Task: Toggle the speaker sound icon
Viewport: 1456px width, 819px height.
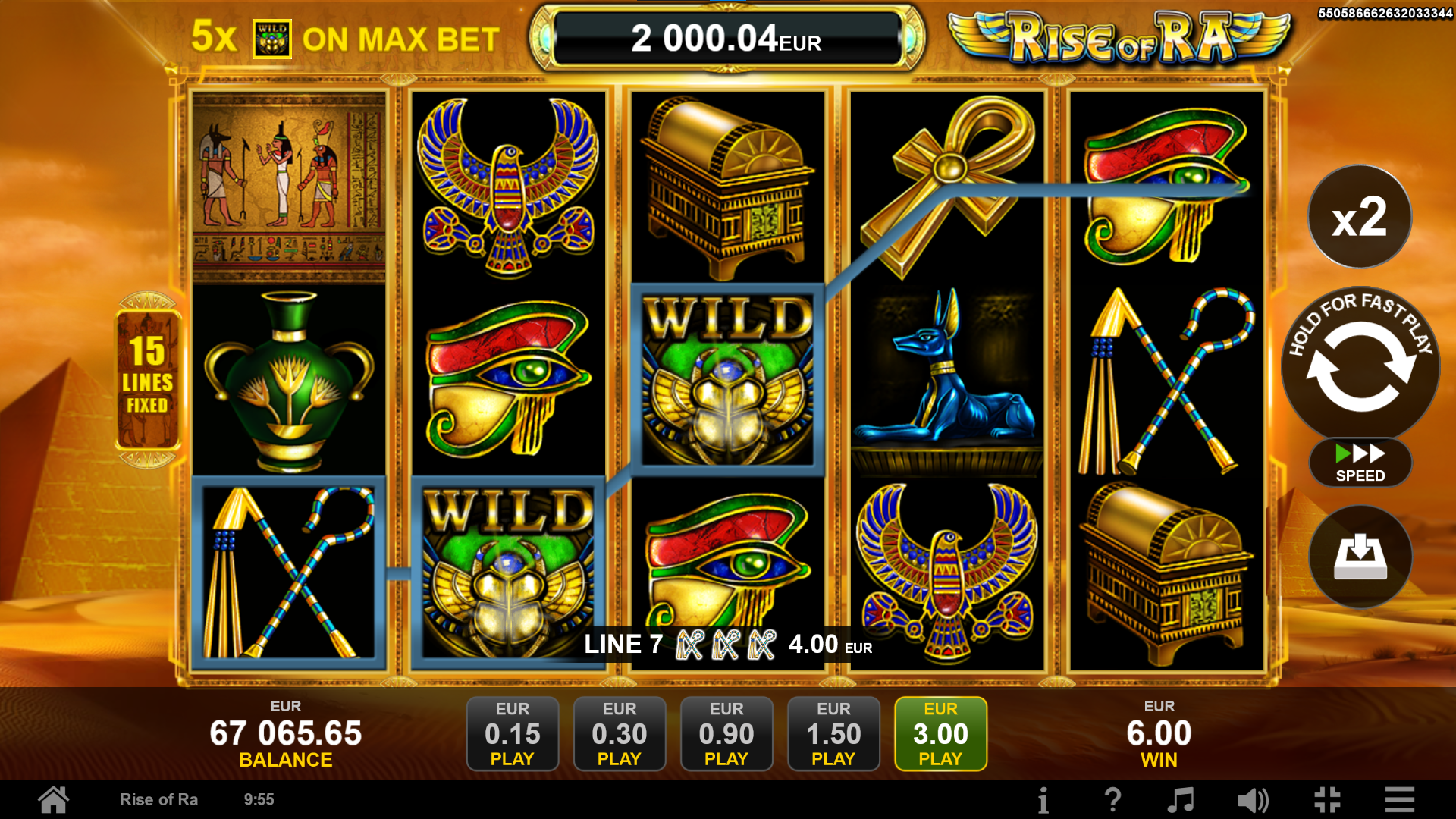Action: click(1252, 799)
